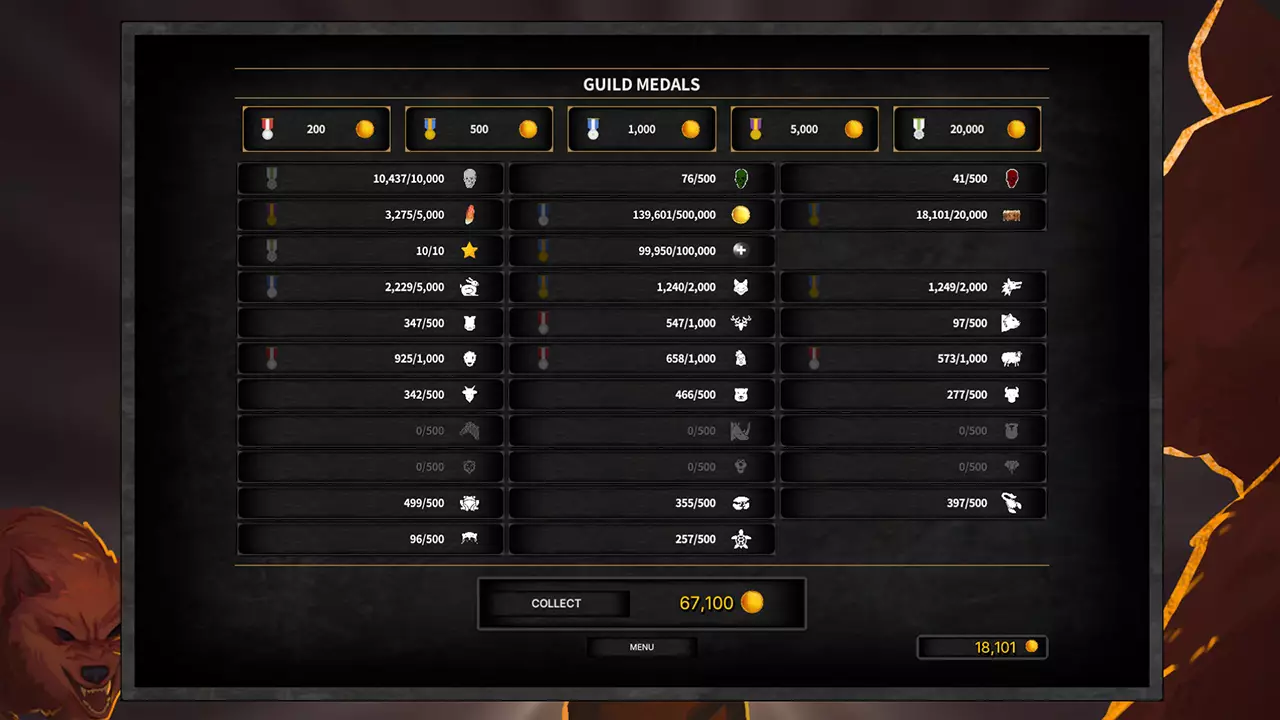The height and width of the screenshot is (720, 1280).
Task: Select the 257/500 turtle row
Action: pos(642,539)
